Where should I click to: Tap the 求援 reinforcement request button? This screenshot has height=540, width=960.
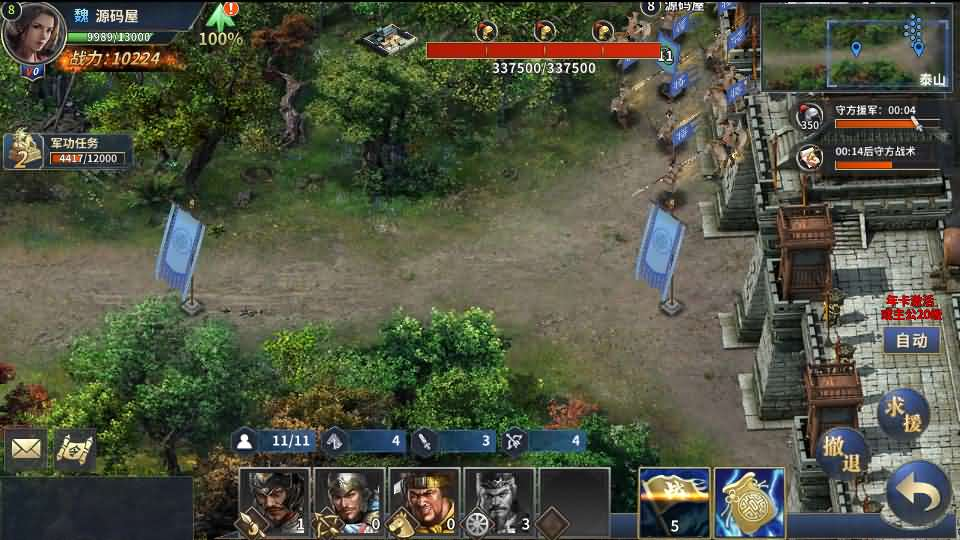click(x=903, y=412)
